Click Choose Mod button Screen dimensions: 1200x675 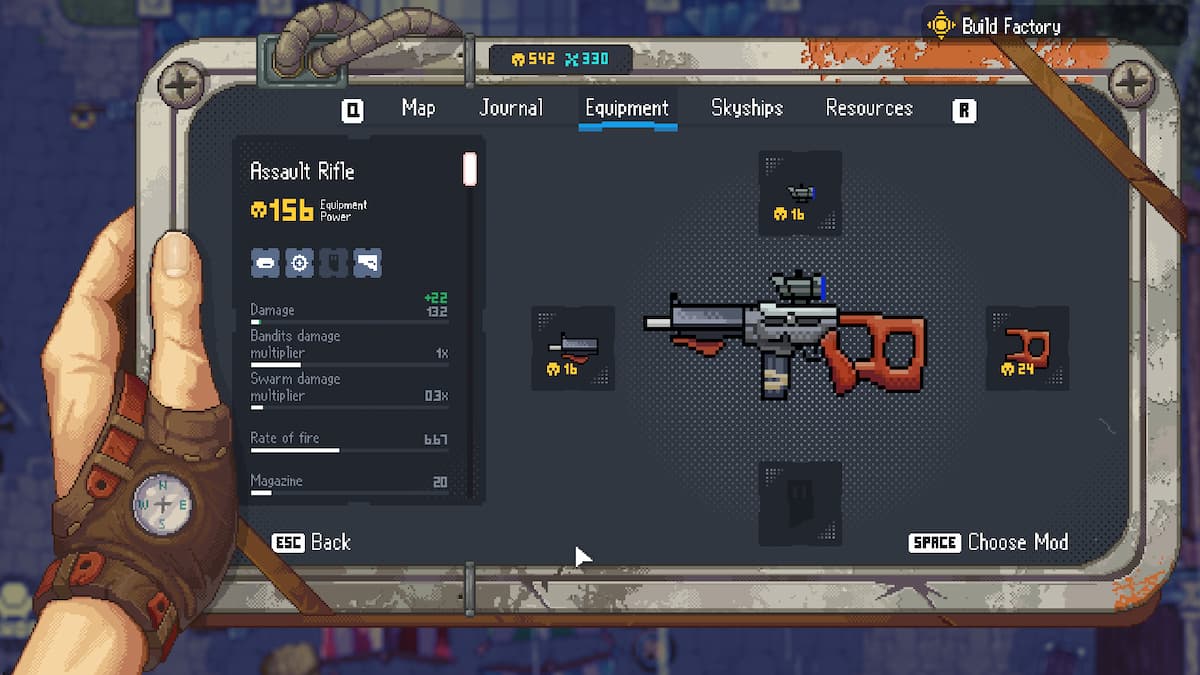click(989, 542)
